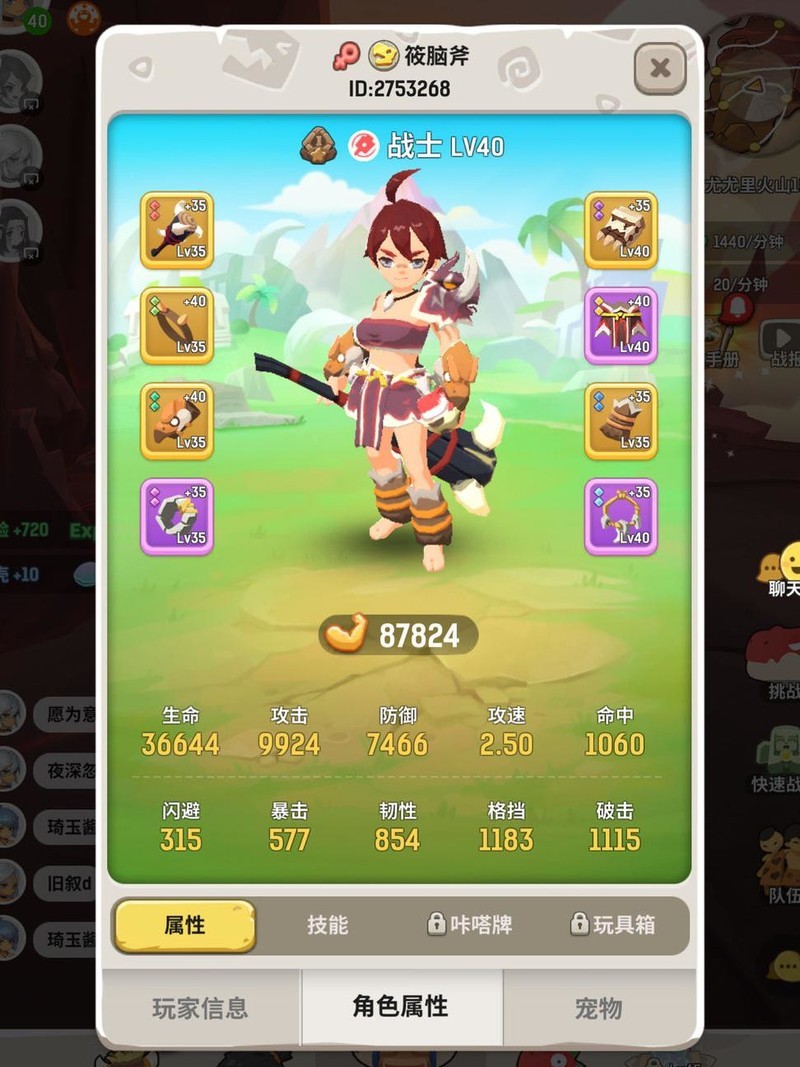Image resolution: width=800 pixels, height=1067 pixels.
Task: Select the 角色属性 character attributes tab
Action: [x=401, y=1007]
